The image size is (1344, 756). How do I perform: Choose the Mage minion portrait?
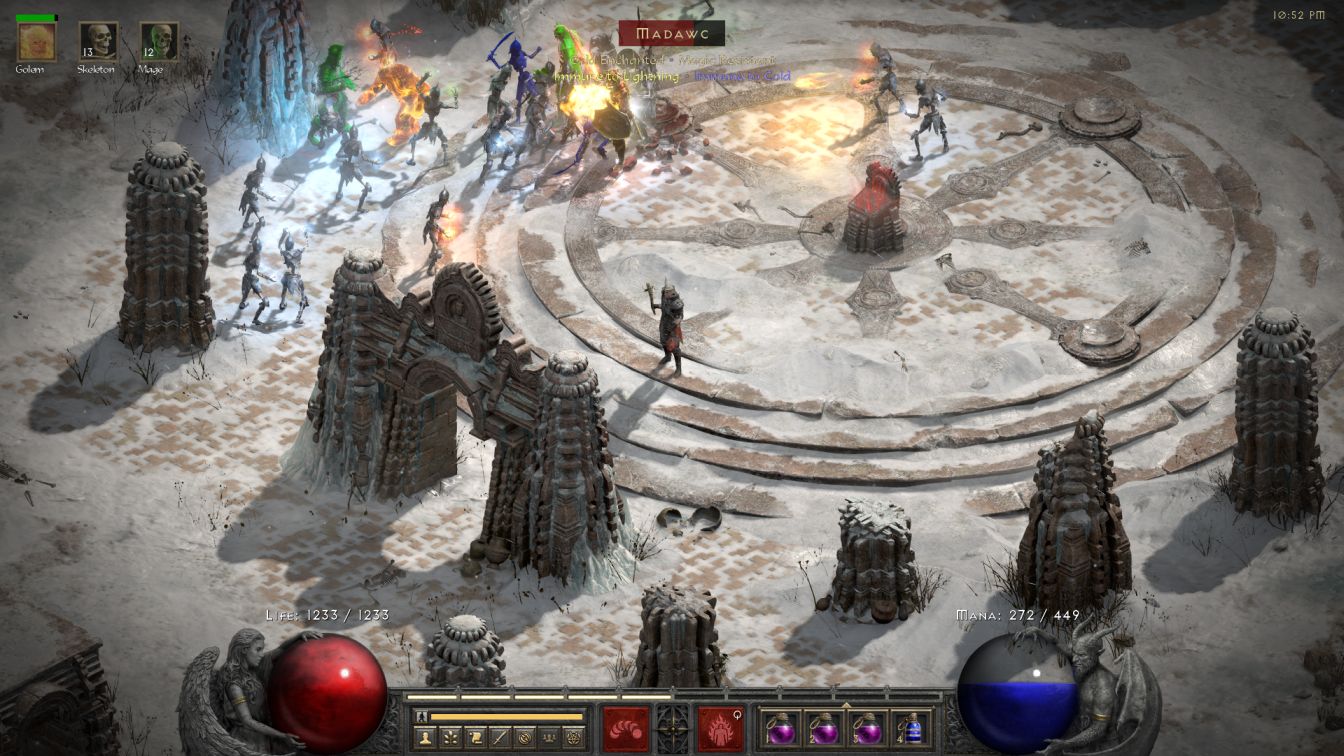click(x=159, y=41)
